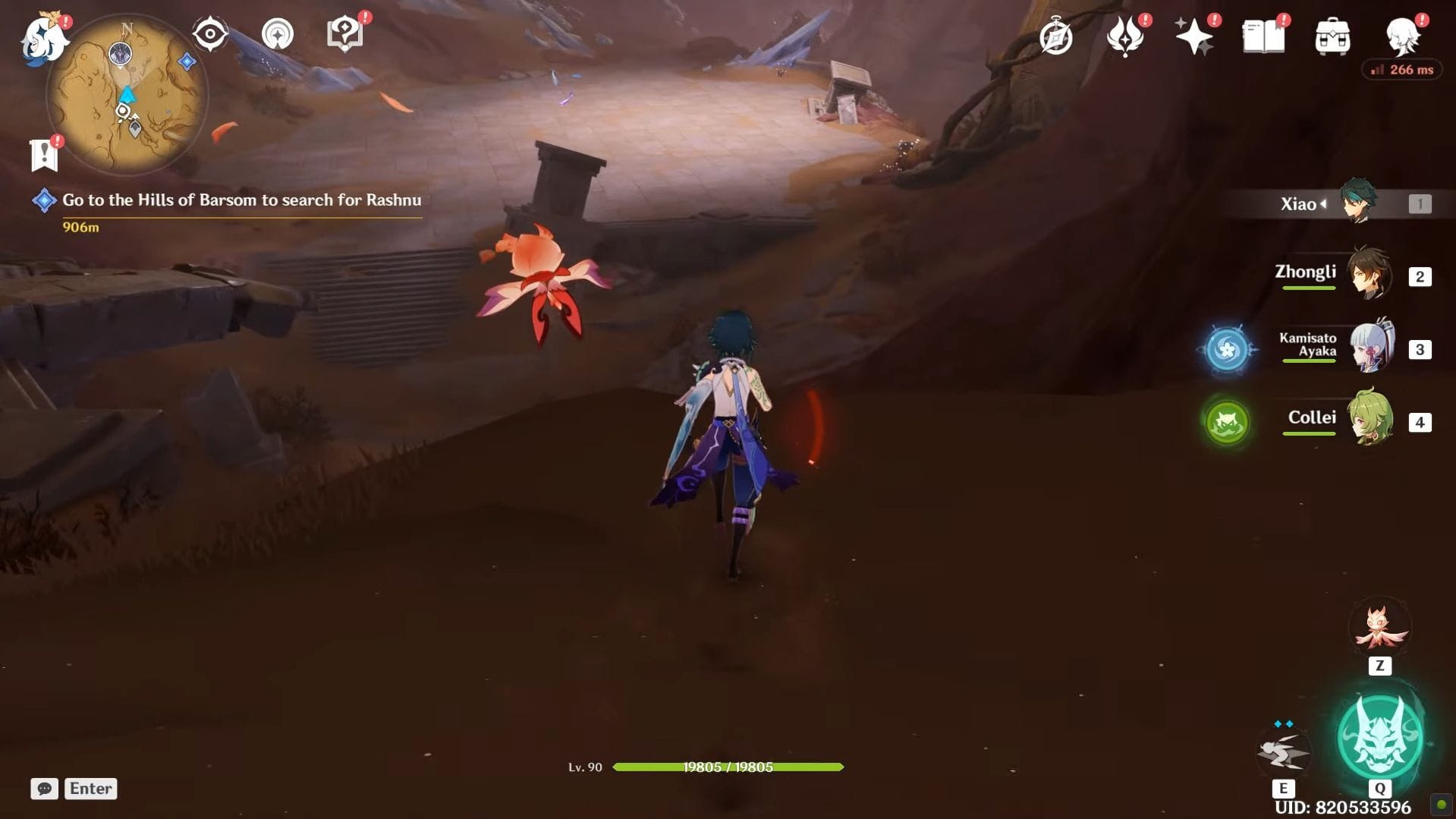Open the winged emblem Battle Pass icon
This screenshot has width=1456, height=819.
[x=1124, y=36]
